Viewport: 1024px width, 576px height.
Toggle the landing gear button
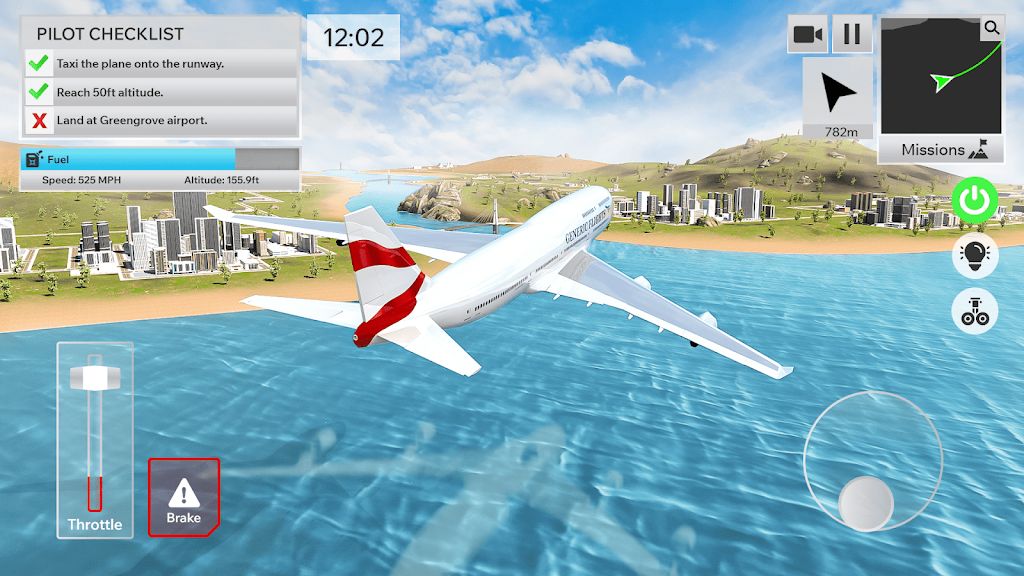click(x=974, y=310)
